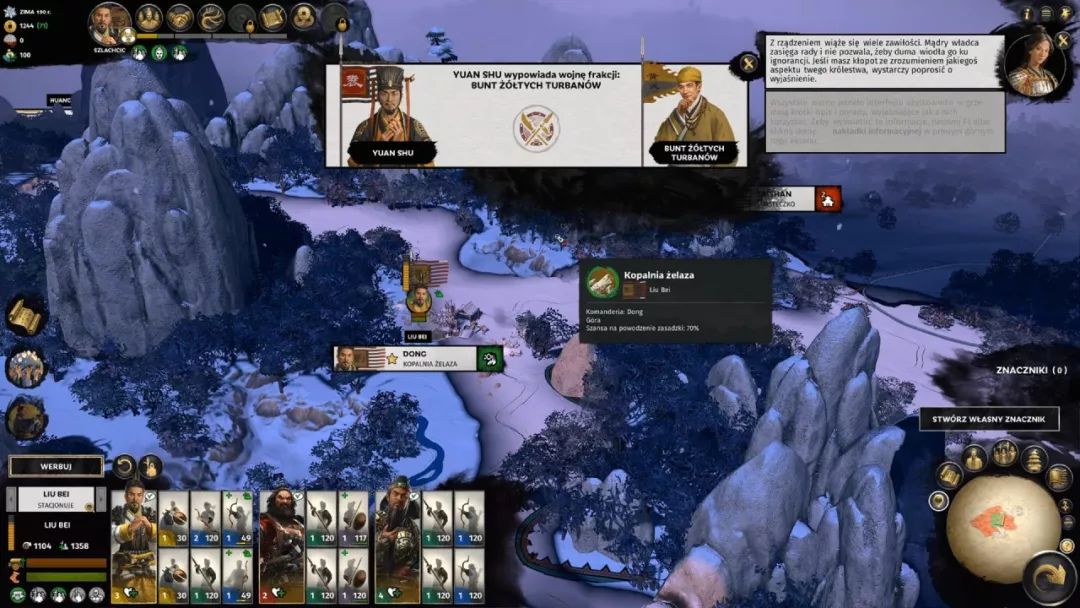Click the advisor portrait

[1034, 62]
